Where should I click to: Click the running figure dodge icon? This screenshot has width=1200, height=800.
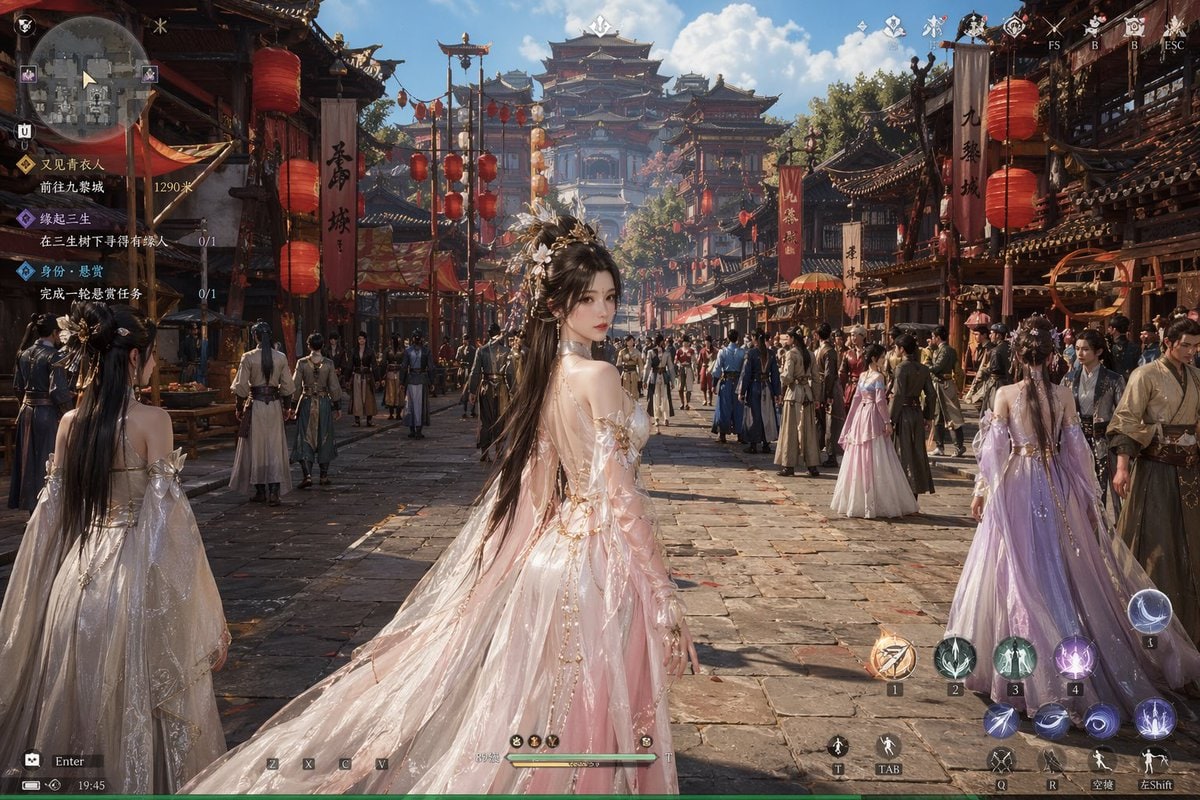(x=1101, y=760)
